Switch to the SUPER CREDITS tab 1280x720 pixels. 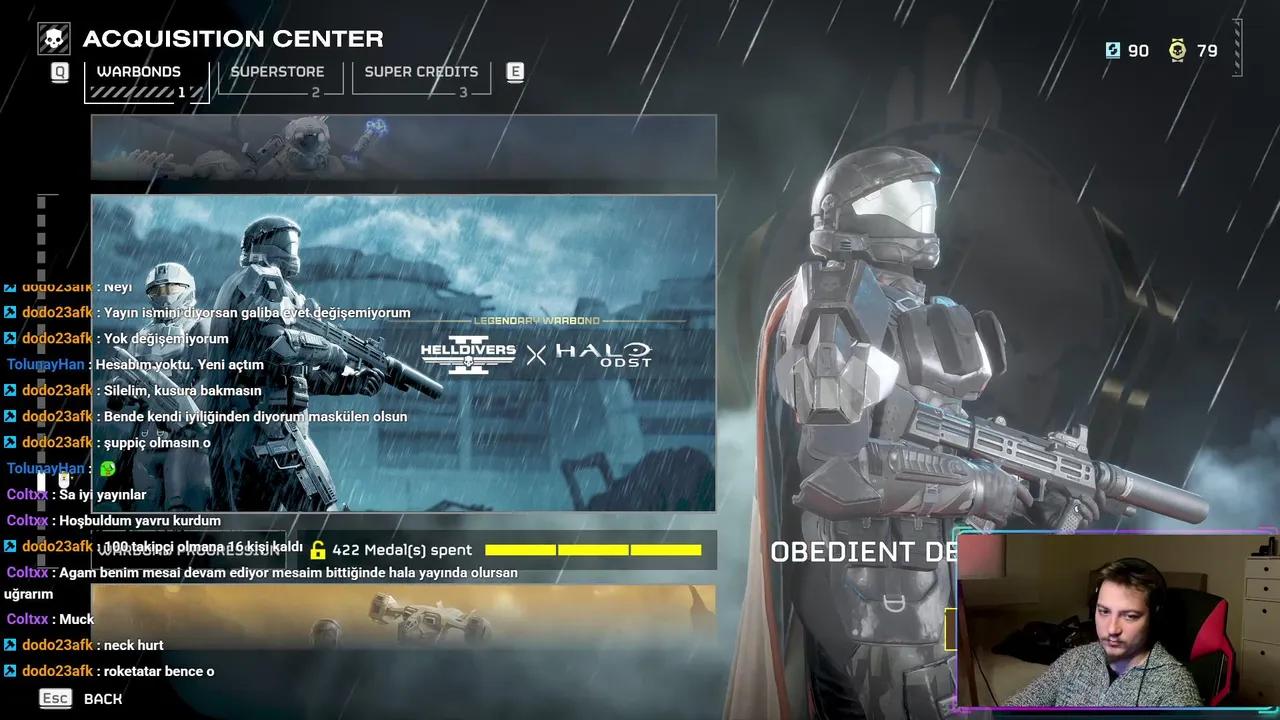[421, 71]
